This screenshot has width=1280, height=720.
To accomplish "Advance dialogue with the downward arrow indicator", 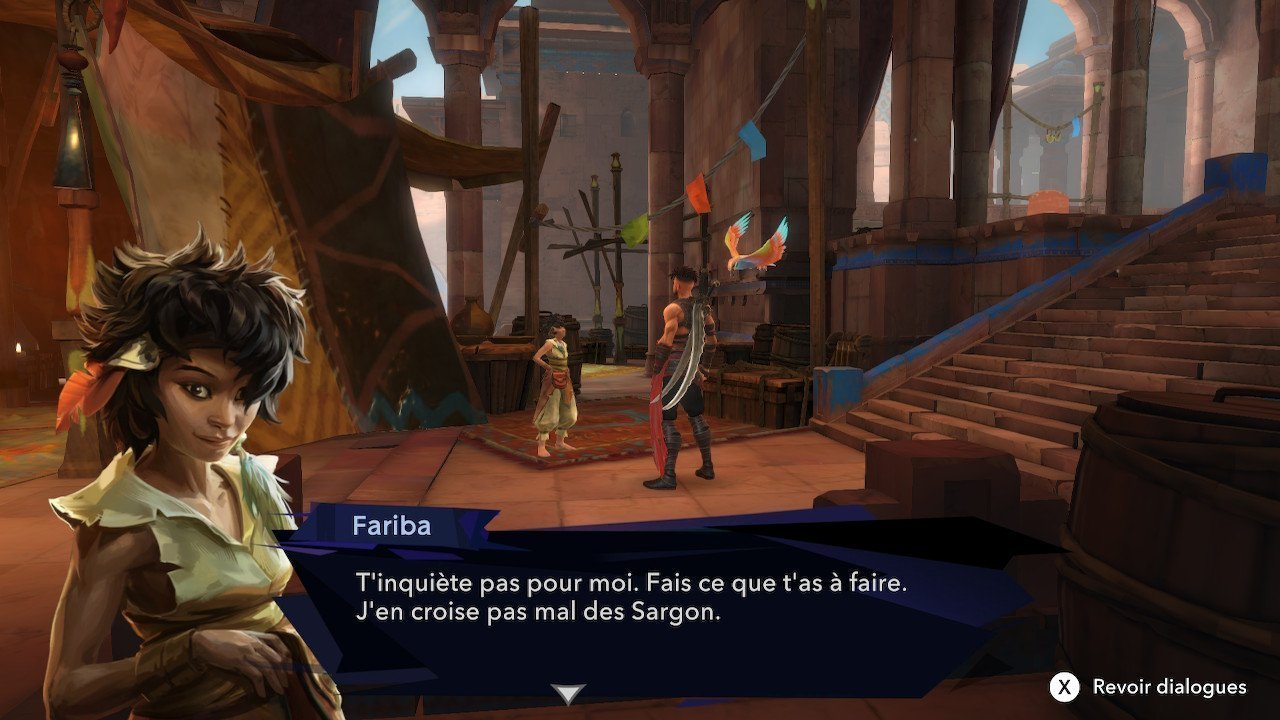I will pyautogui.click(x=569, y=694).
